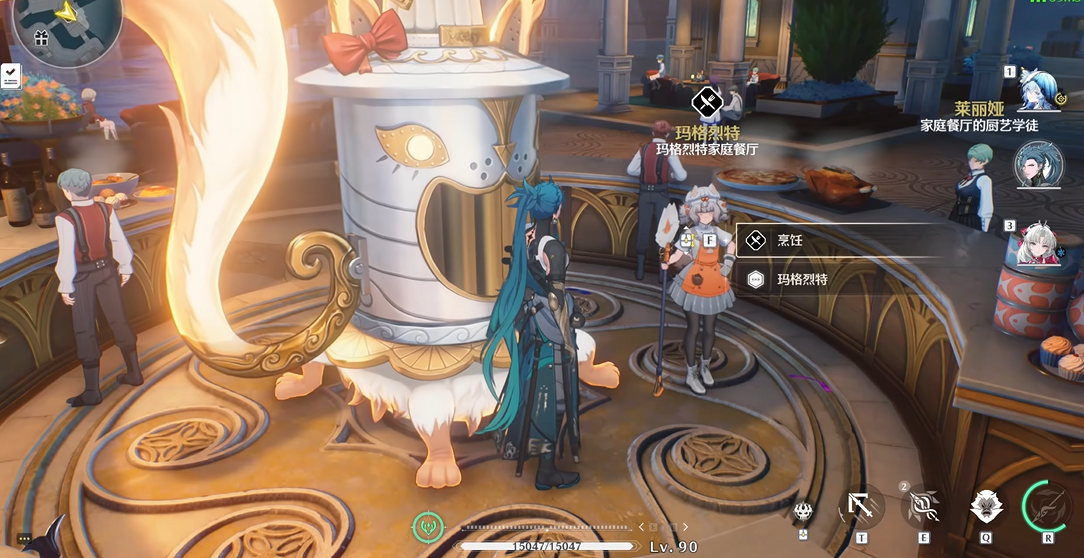The height and width of the screenshot is (558, 1084).
Task: Open the chat bubble with three dots
Action: [23, 539]
